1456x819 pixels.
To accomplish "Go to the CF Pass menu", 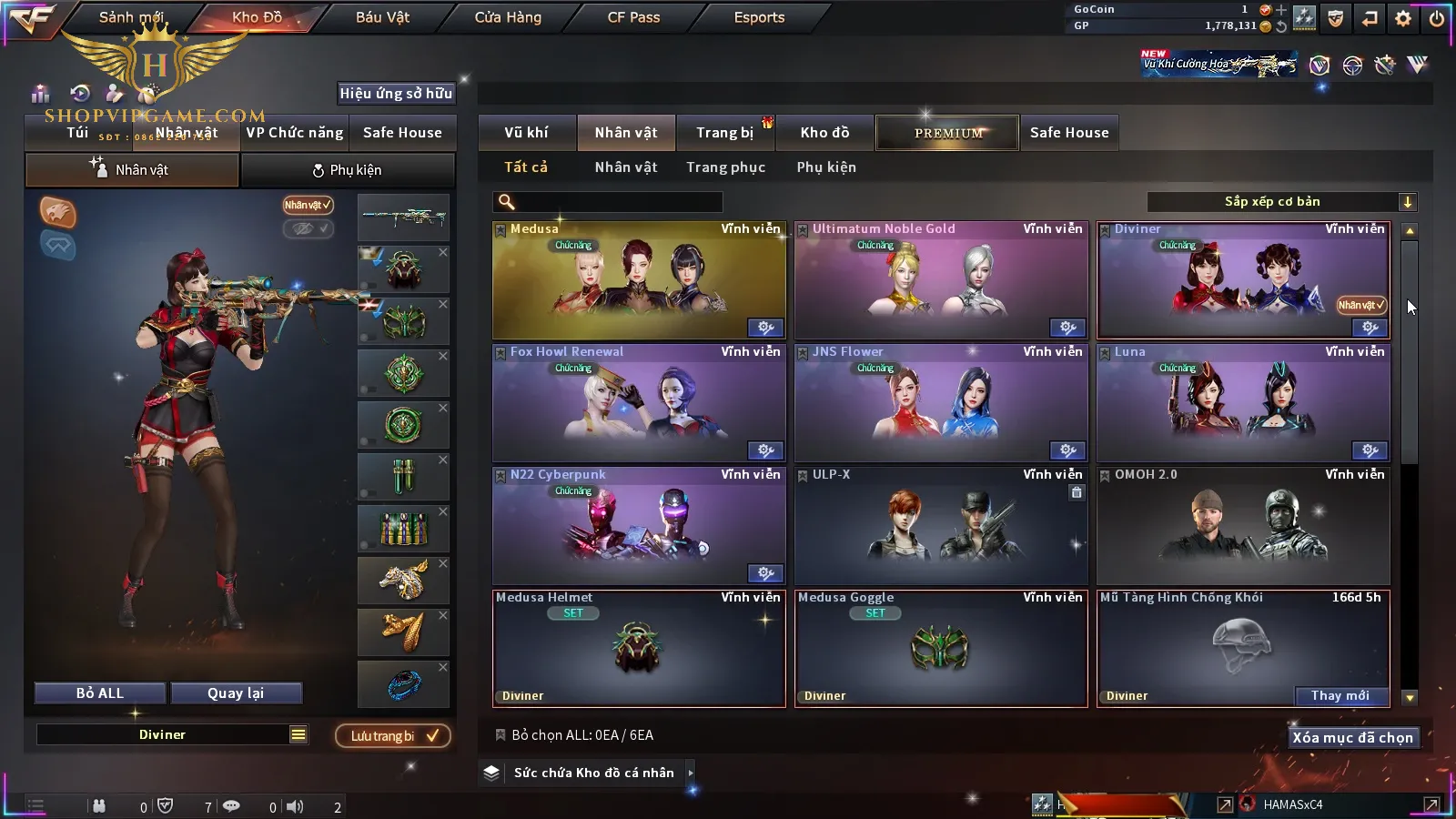I will coord(633,17).
